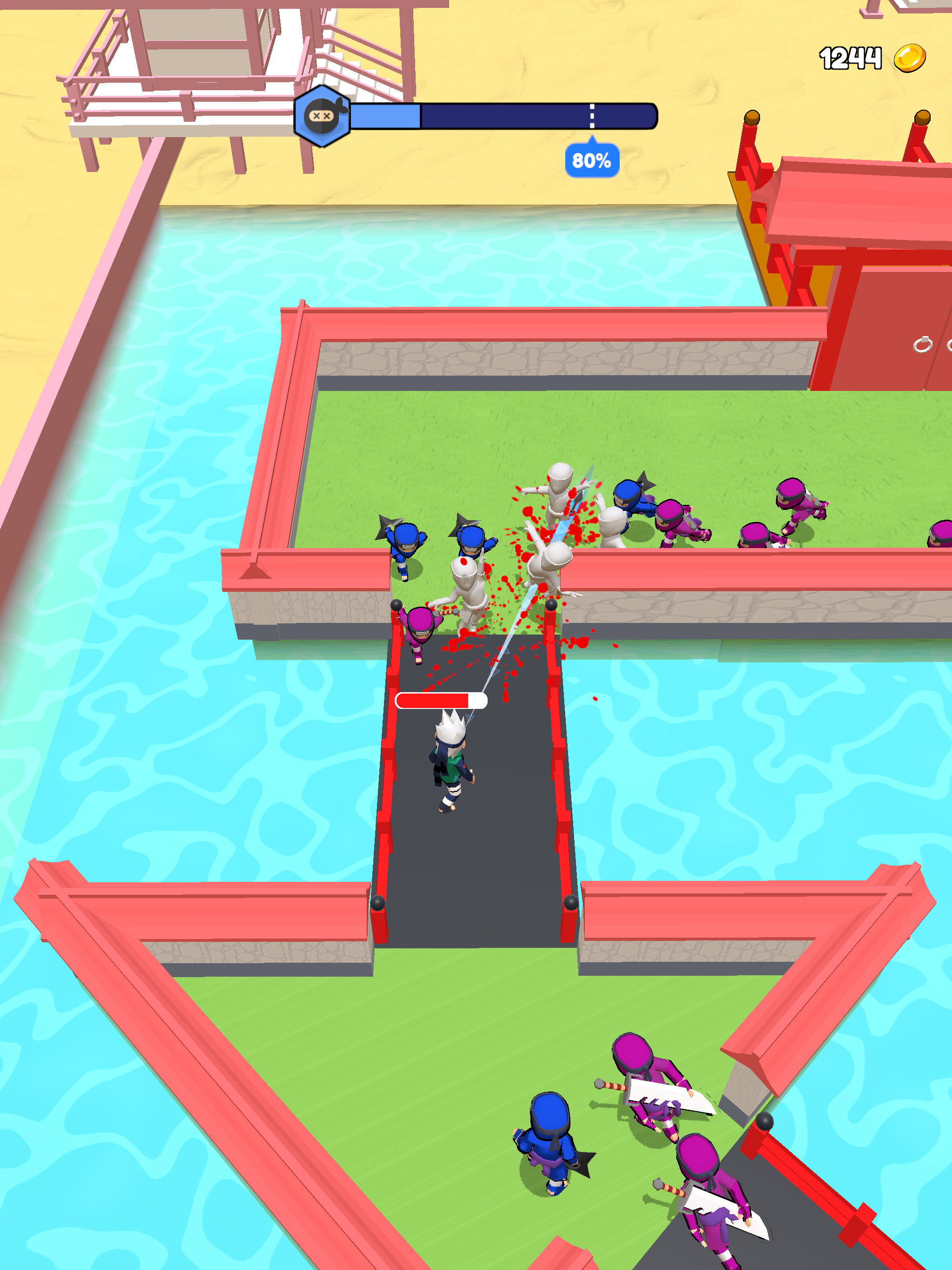The image size is (952, 1270).
Task: Tap the ninja avatar badge on the progress bar
Action: point(322,118)
